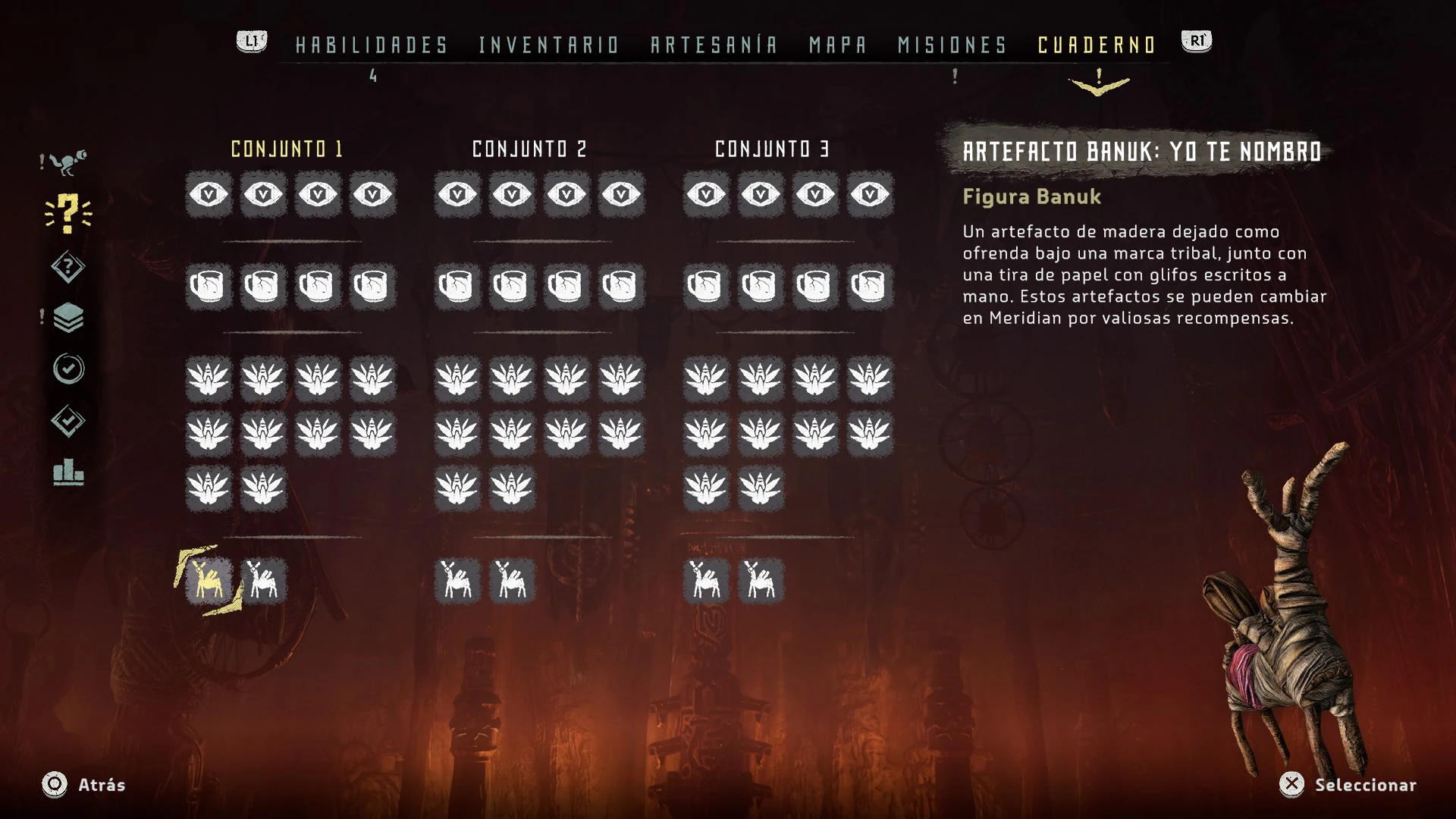
Task: Show the bar chart statistics category
Action: coord(68,472)
